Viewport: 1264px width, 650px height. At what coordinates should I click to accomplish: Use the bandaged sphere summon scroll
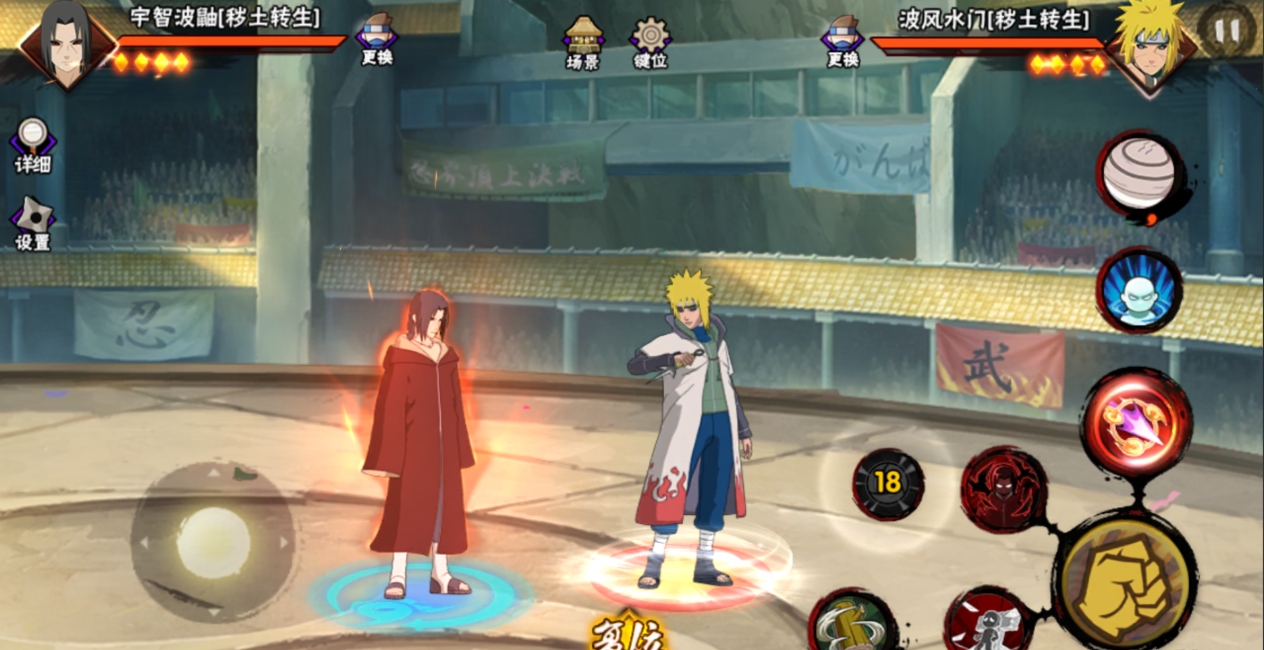pyautogui.click(x=1138, y=175)
